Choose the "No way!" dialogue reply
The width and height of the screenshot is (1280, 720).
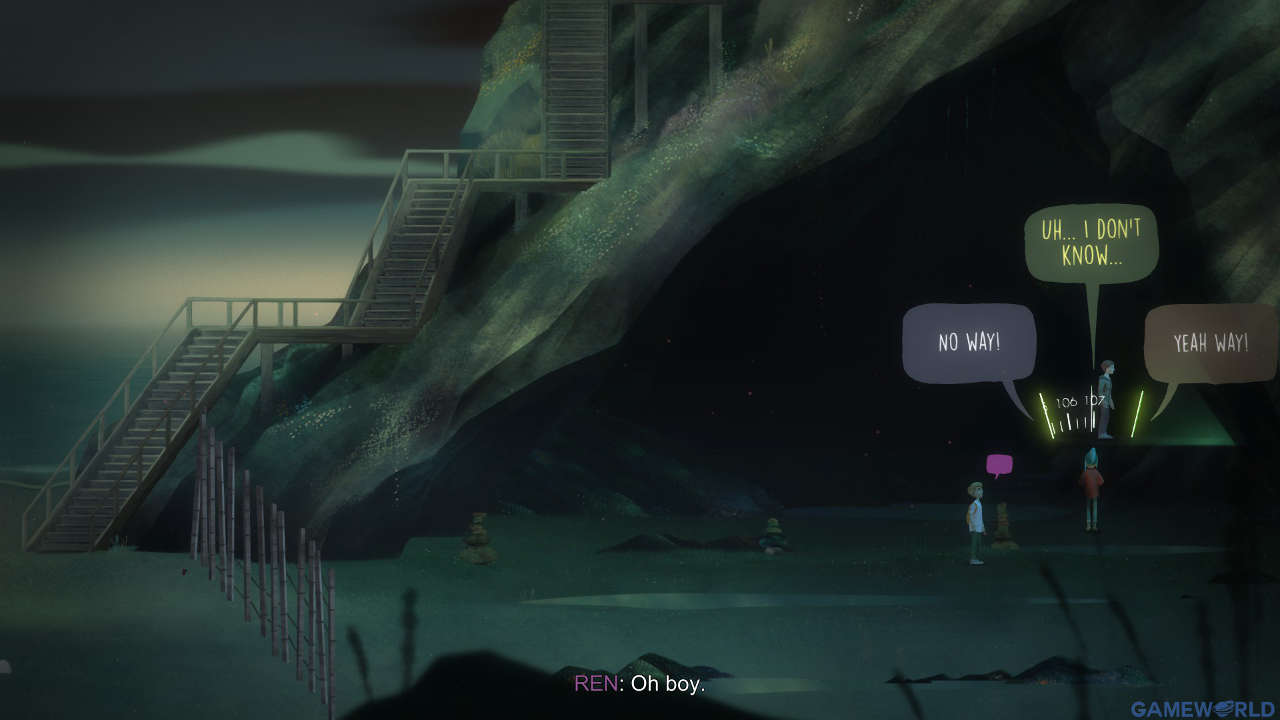click(968, 343)
